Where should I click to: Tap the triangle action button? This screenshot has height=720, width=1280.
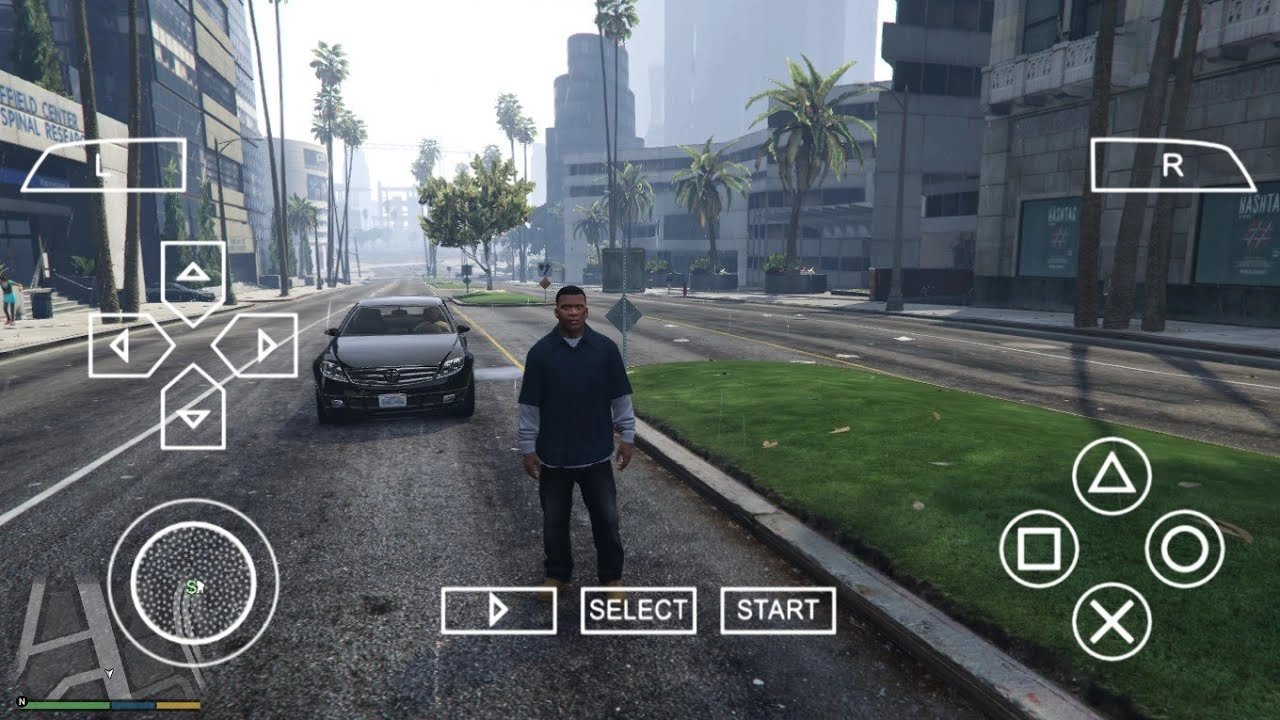[x=1111, y=476]
